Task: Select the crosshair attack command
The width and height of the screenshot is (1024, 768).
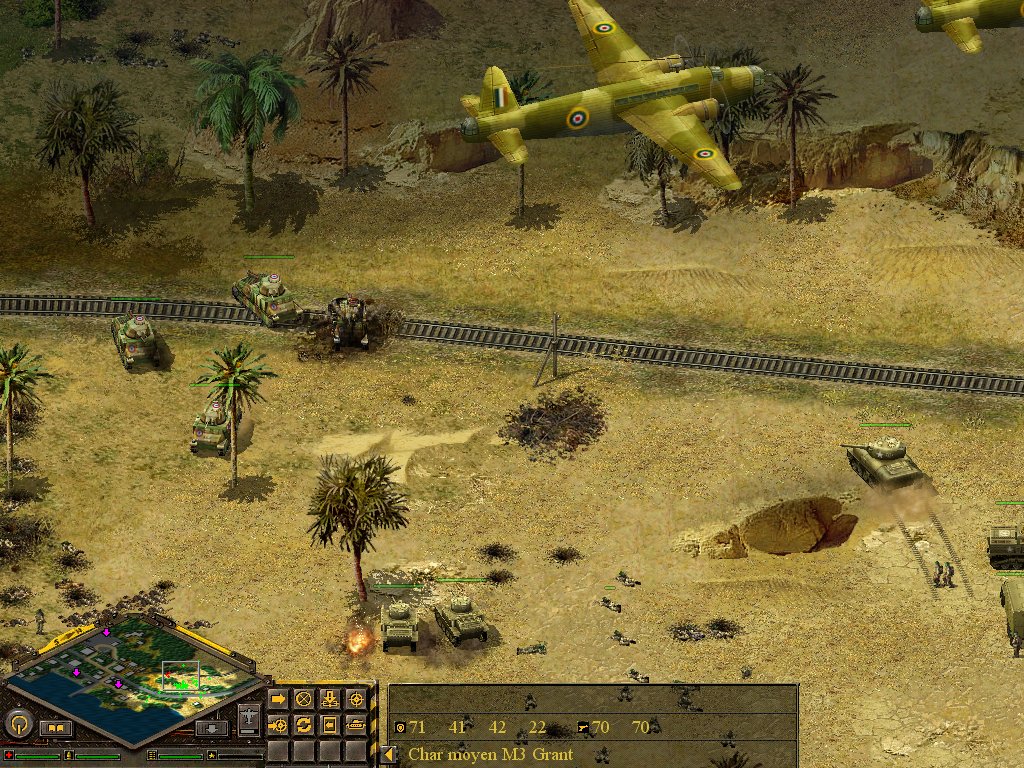Action: point(355,699)
